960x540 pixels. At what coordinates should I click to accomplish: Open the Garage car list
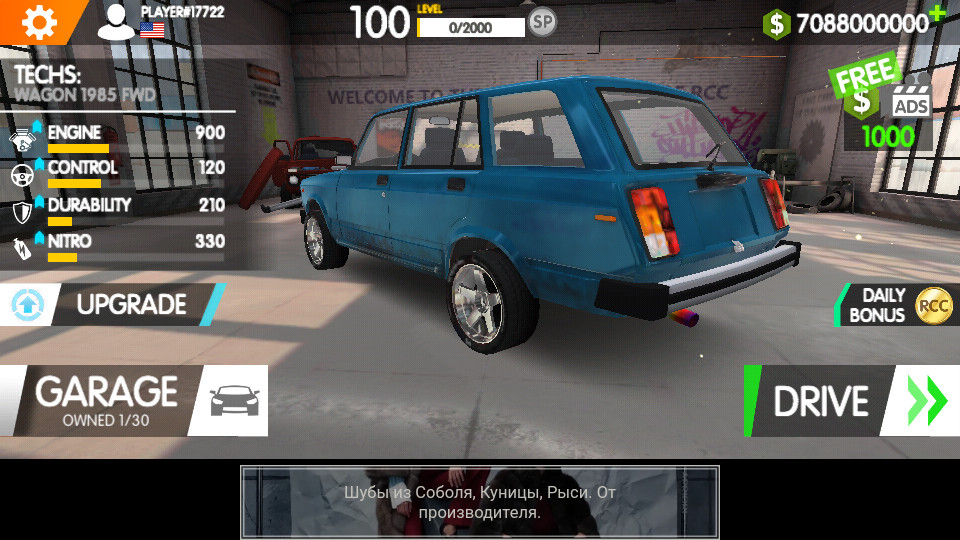click(132, 400)
